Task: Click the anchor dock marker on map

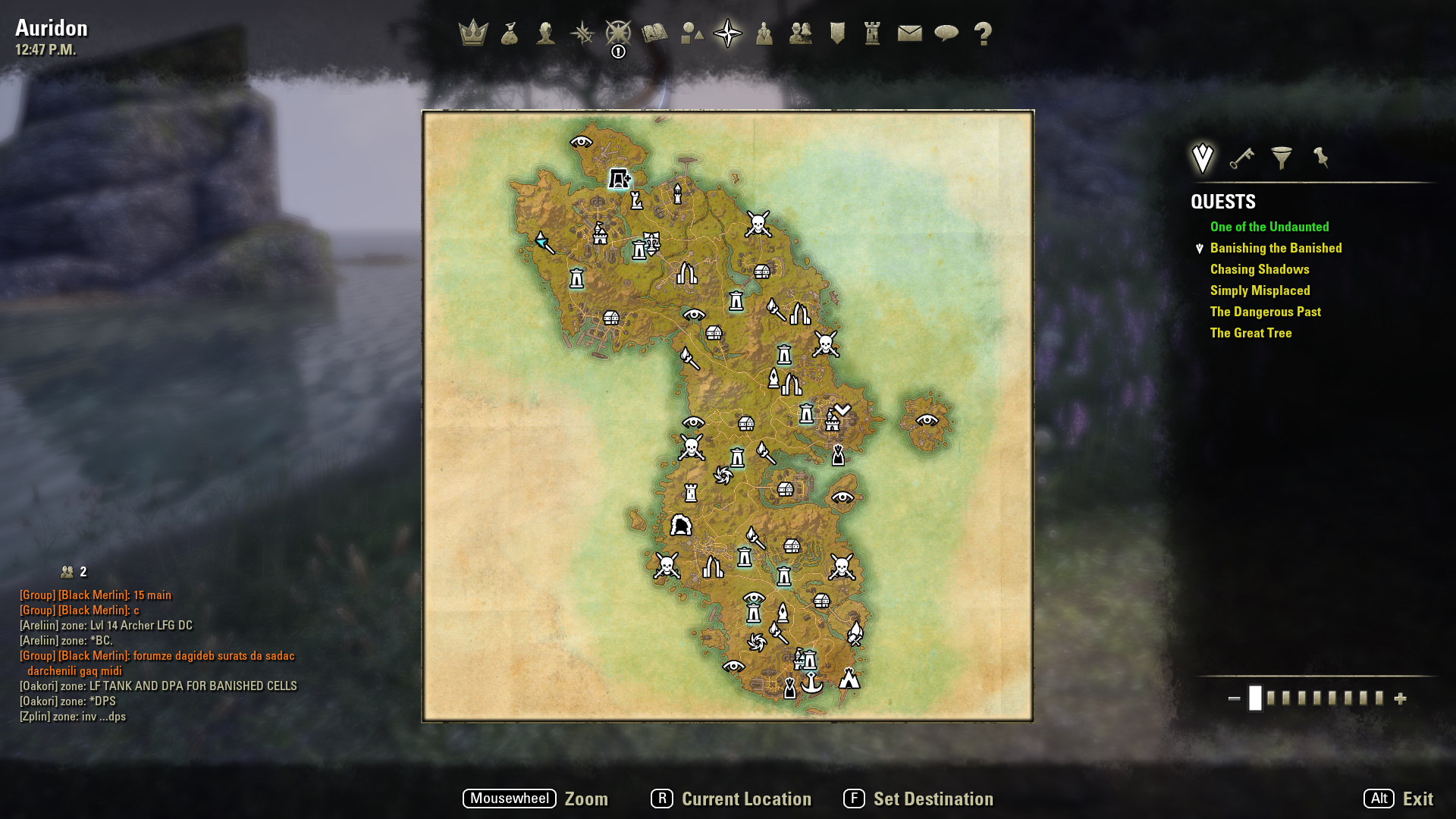Action: (812, 682)
